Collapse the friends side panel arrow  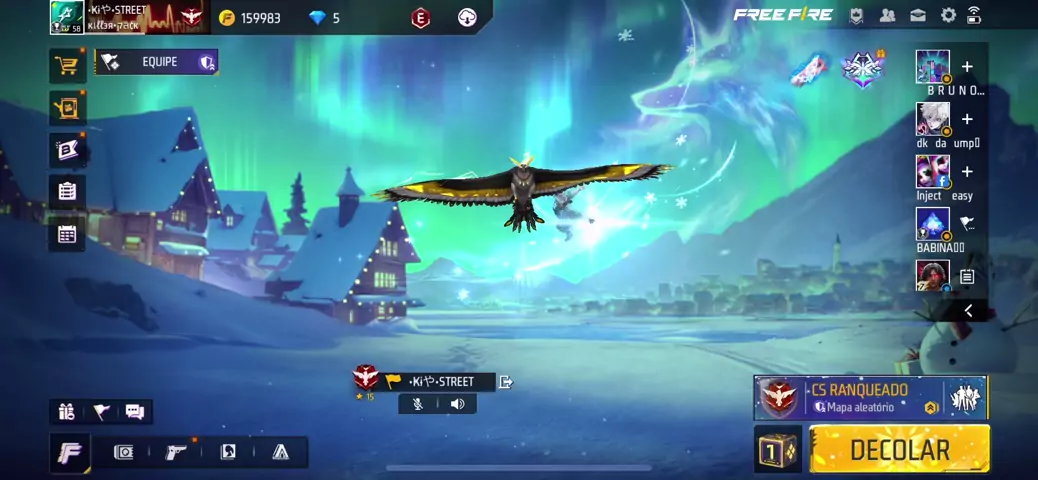tap(967, 311)
